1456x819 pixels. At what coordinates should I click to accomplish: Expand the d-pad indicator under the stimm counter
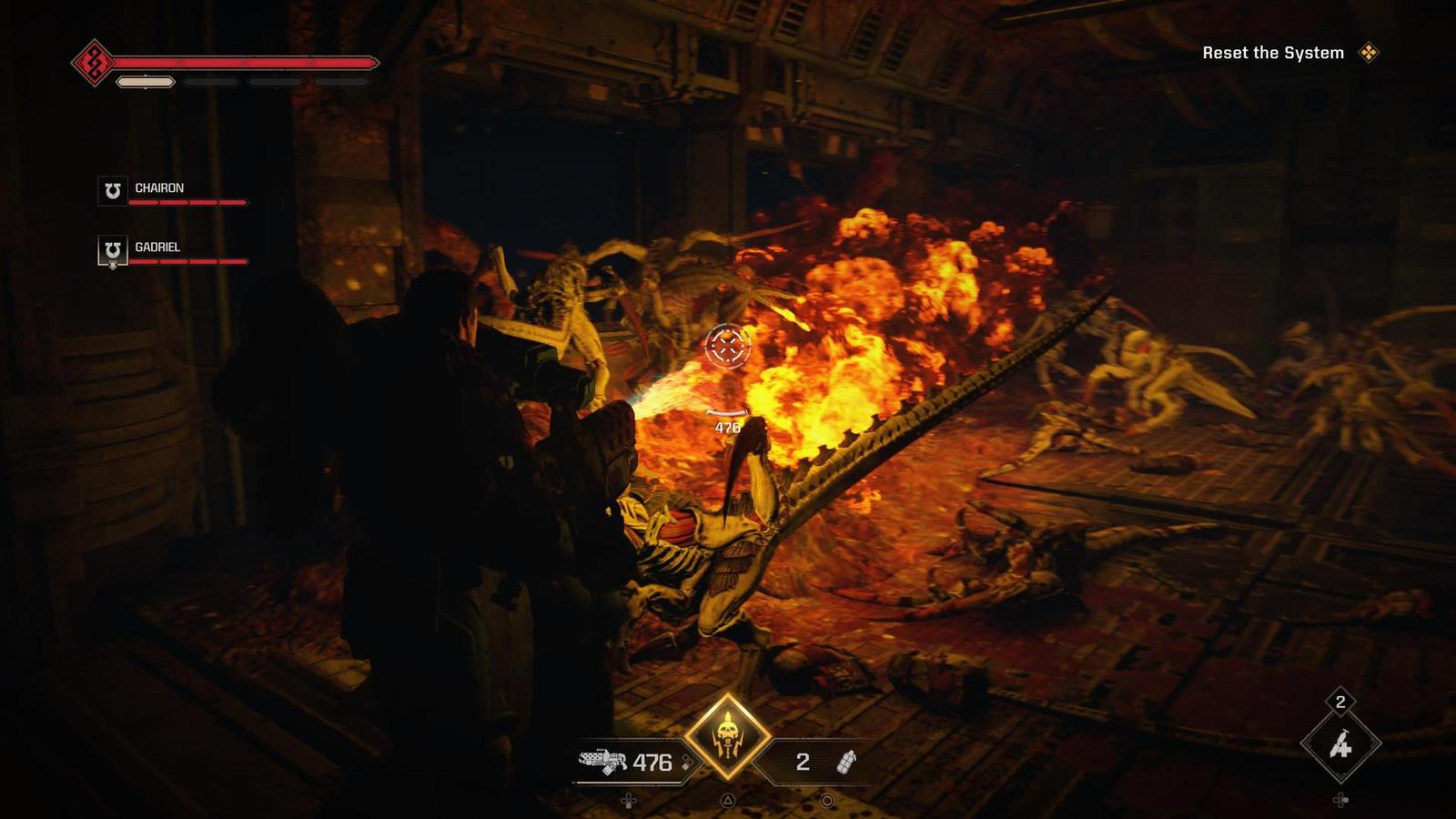click(1339, 798)
